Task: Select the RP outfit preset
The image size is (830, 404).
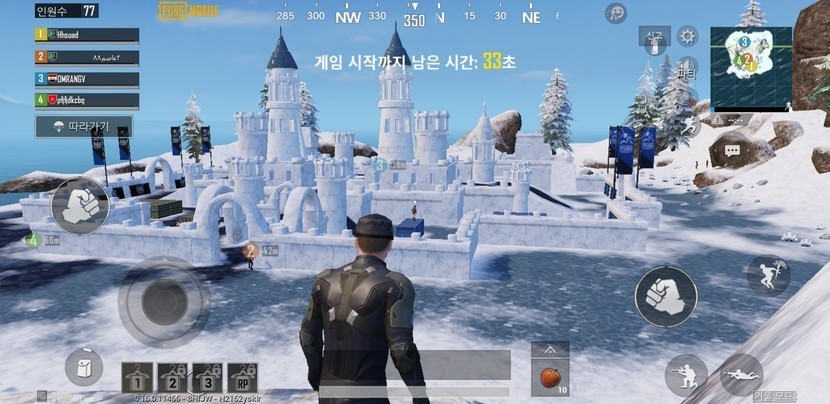Action: [242, 377]
